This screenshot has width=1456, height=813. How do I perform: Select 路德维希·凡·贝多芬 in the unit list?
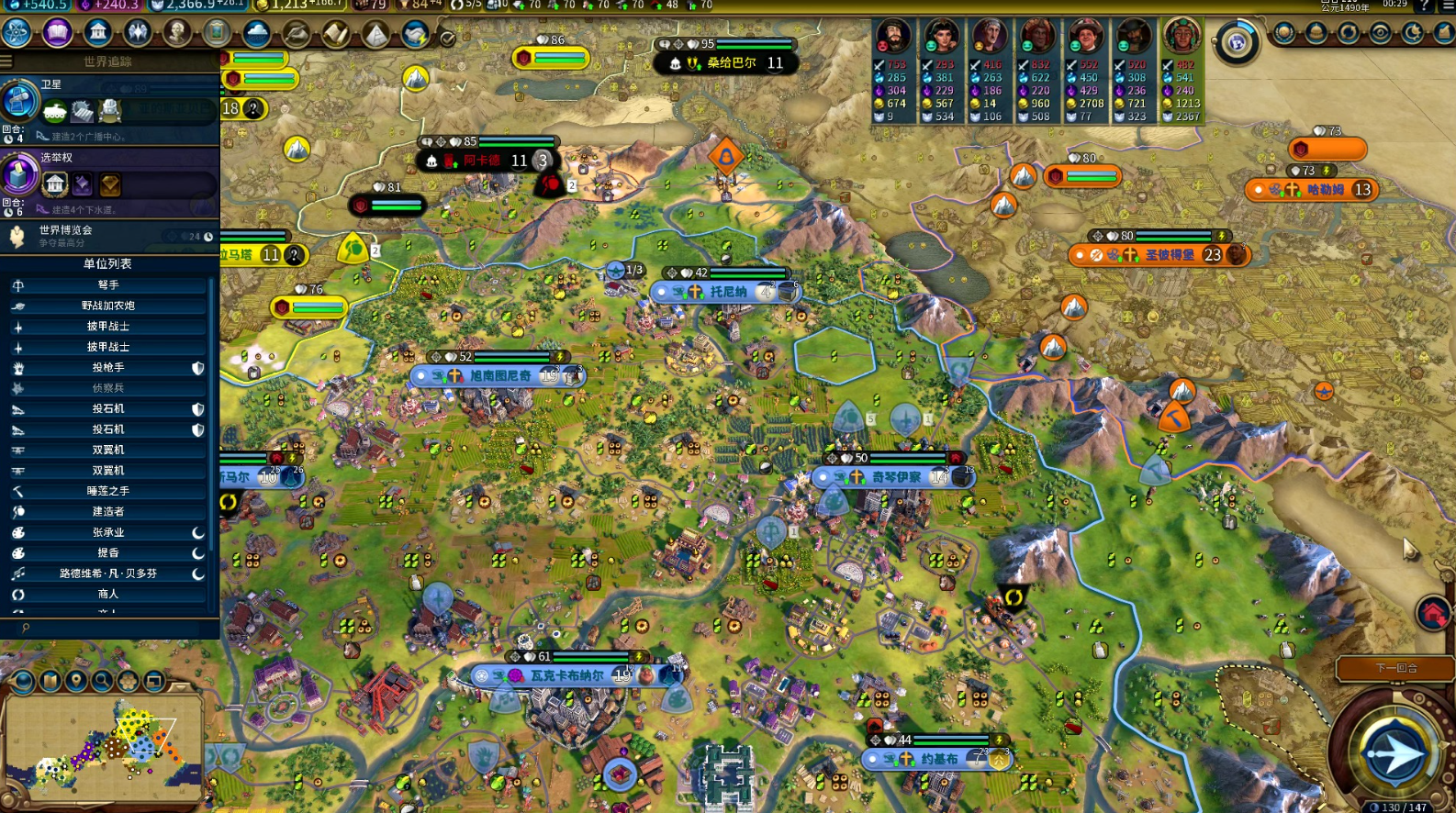click(108, 574)
